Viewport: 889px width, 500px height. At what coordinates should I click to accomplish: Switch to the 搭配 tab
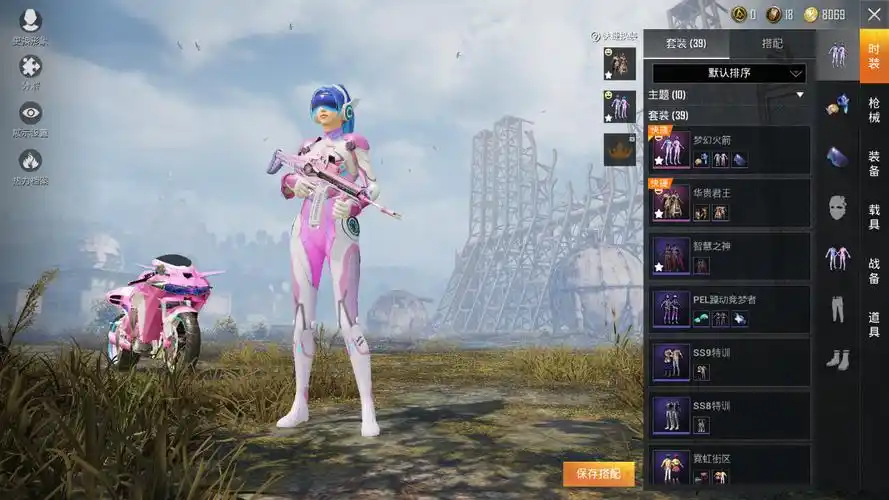(x=772, y=44)
